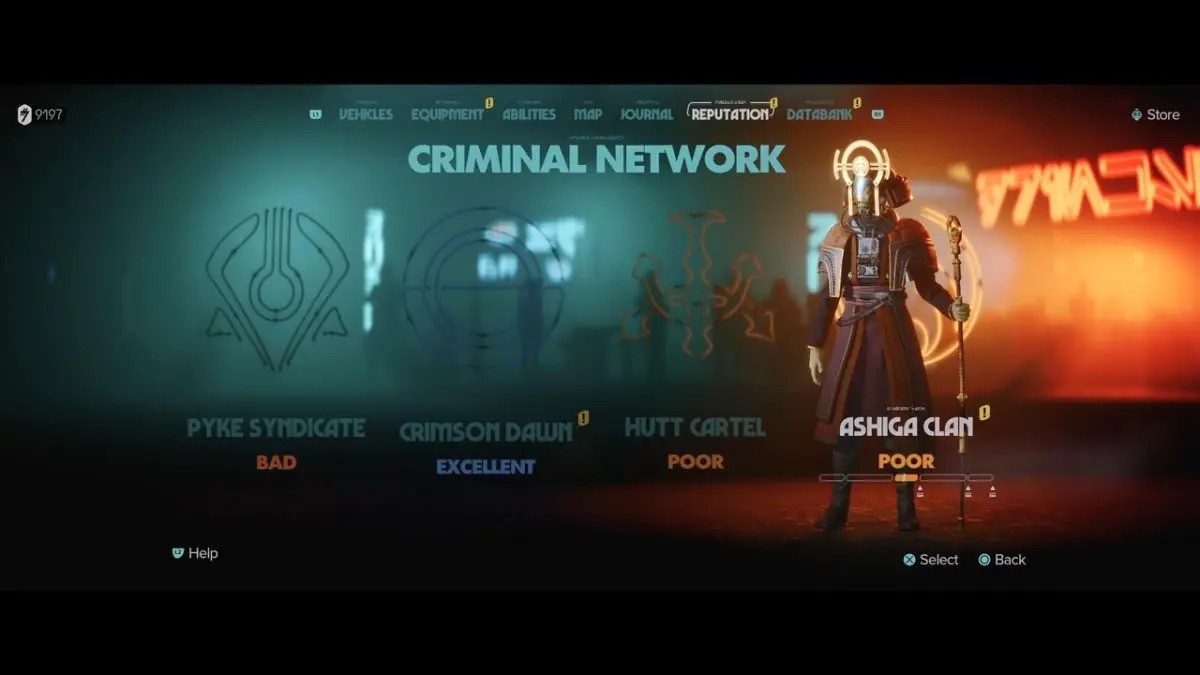1200x675 pixels.
Task: Select the Ashiga Clan faction
Action: (x=905, y=427)
